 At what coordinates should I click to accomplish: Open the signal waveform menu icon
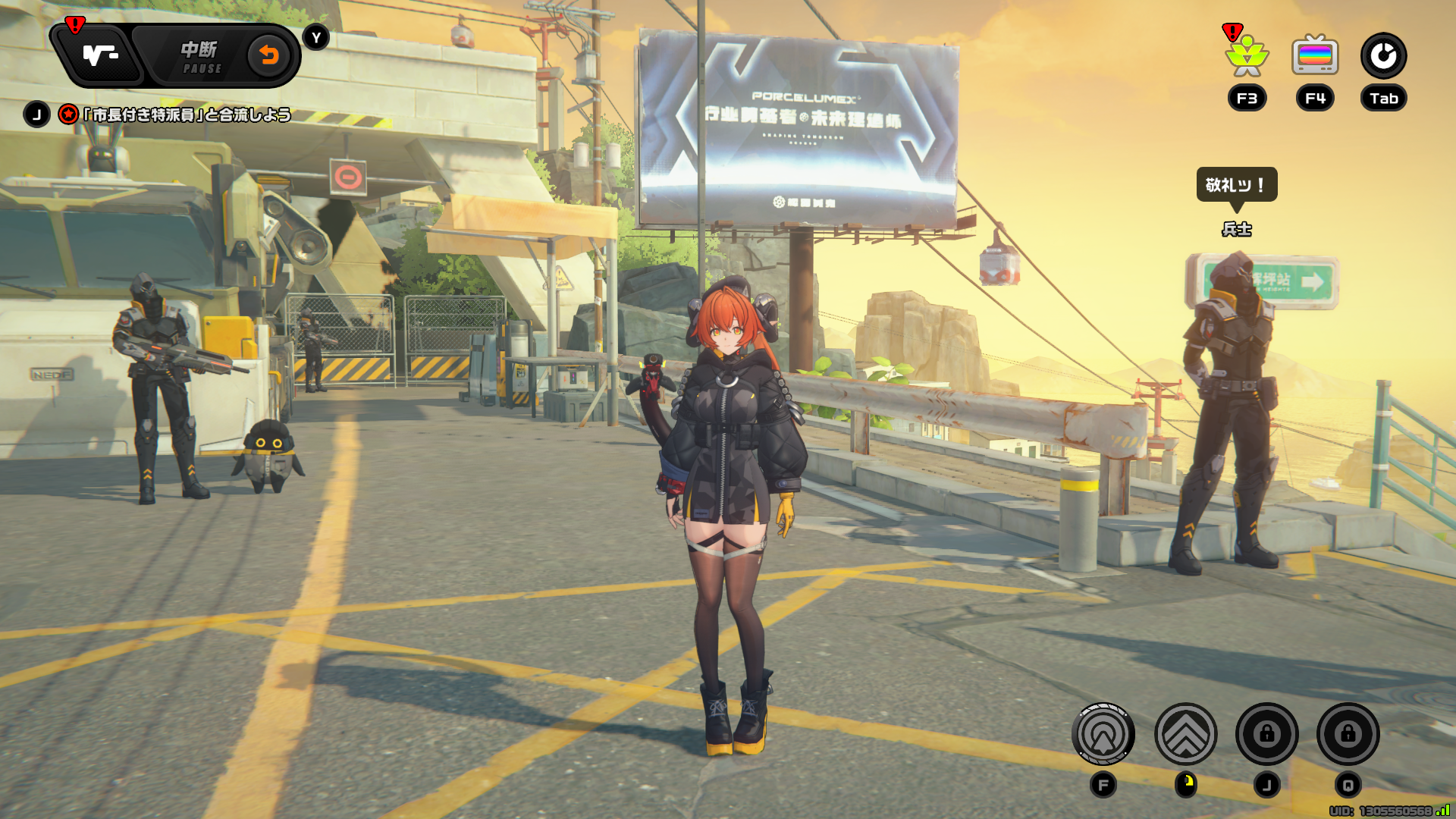tap(100, 55)
